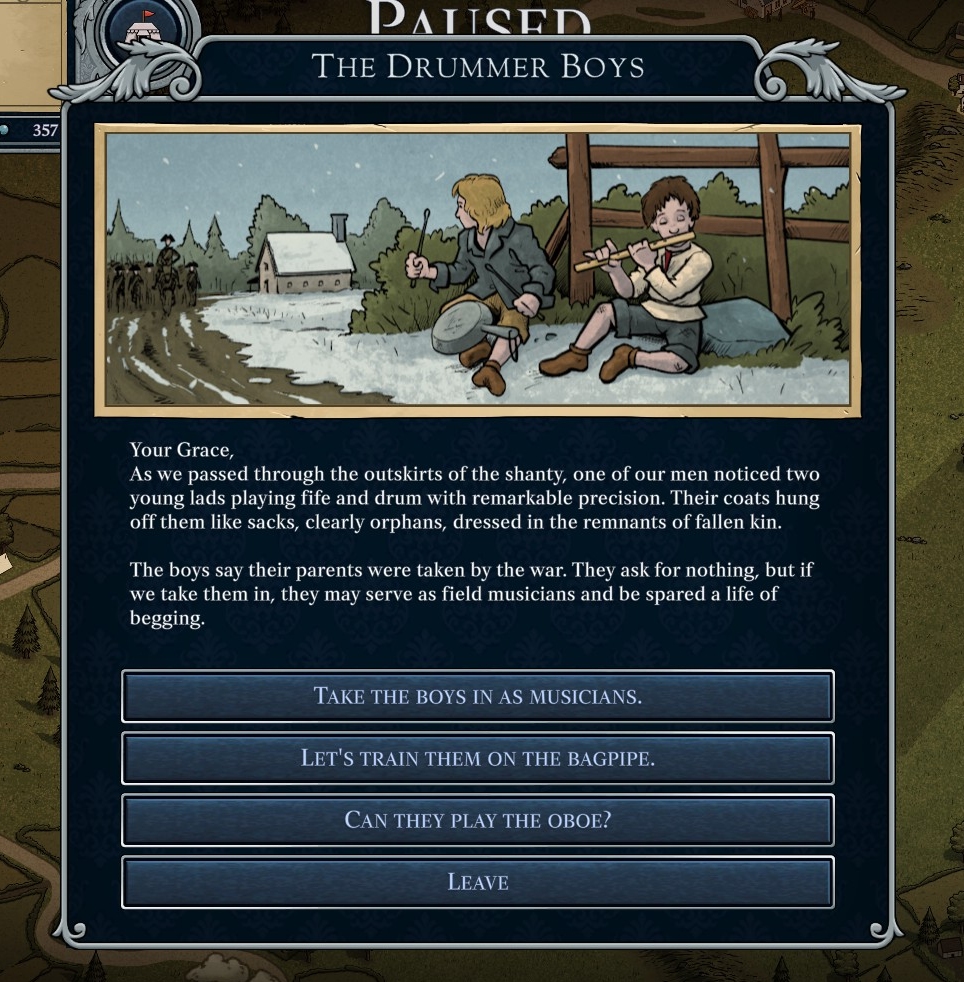
Task: Open the camp tent icon at top left
Action: coord(147,30)
